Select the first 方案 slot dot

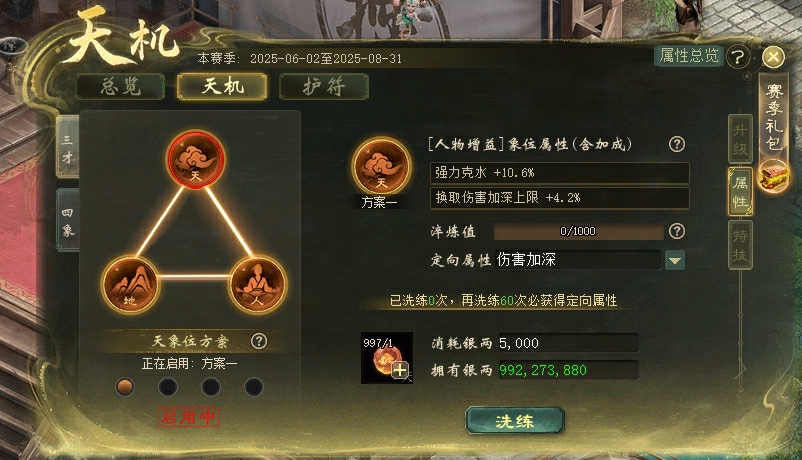pos(125,386)
